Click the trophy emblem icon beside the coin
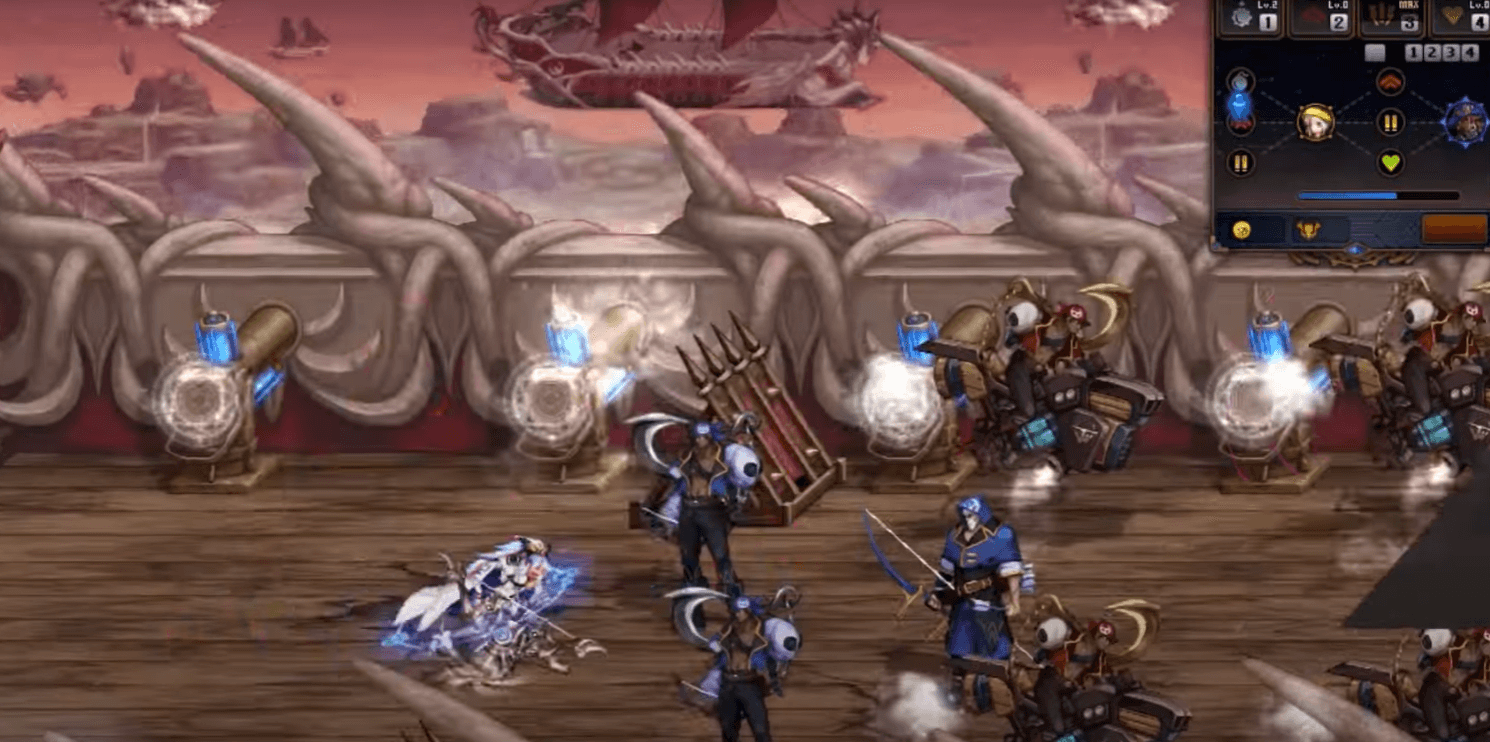This screenshot has width=1490, height=742. (1310, 228)
